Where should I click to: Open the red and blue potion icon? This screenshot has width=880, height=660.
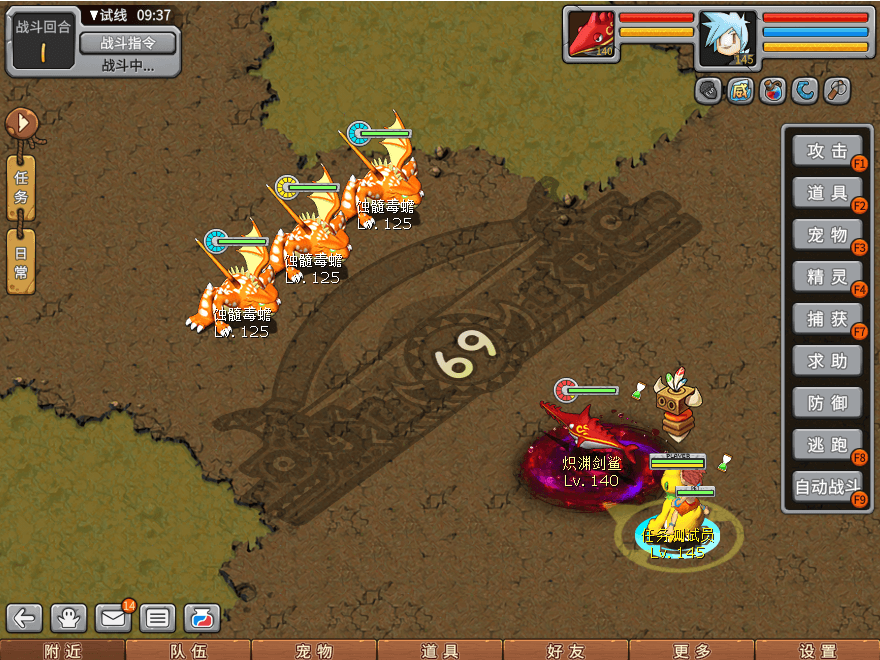tap(202, 618)
